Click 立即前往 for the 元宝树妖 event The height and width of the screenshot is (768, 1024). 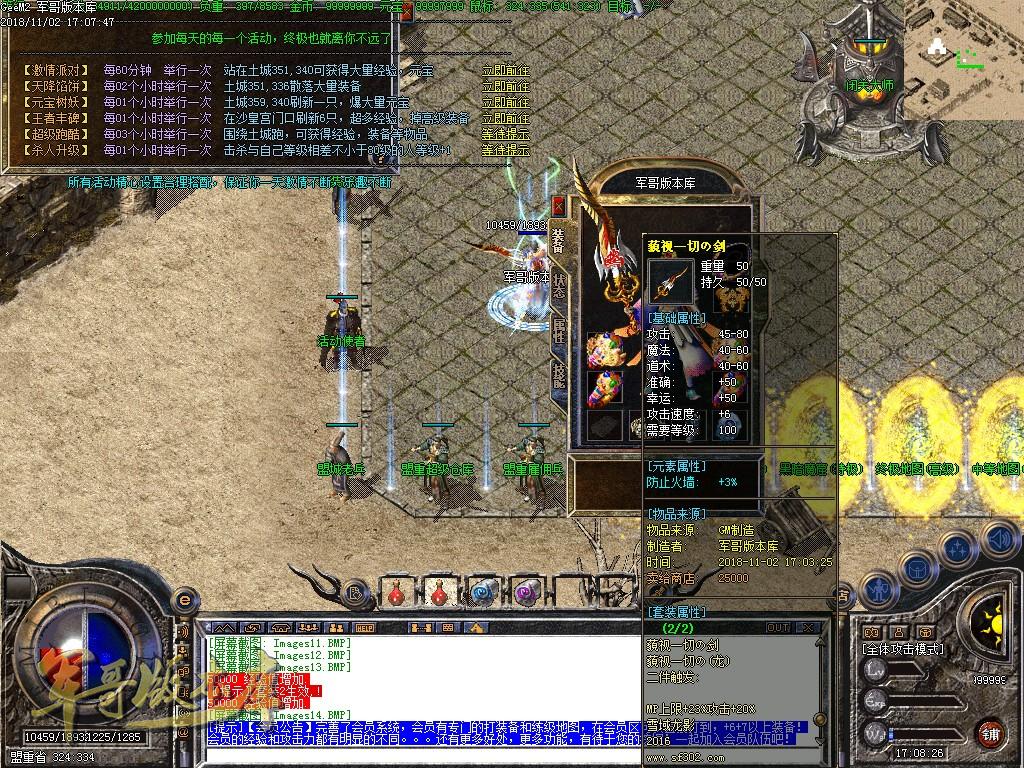(505, 103)
